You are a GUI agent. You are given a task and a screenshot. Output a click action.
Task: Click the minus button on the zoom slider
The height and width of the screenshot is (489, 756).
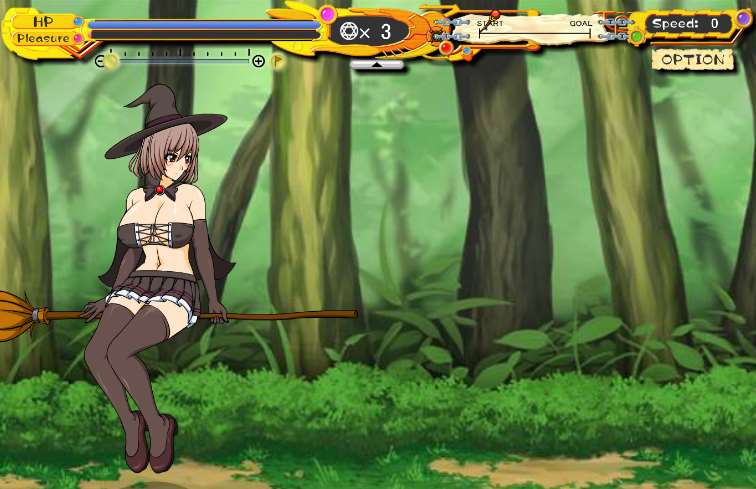click(x=99, y=61)
